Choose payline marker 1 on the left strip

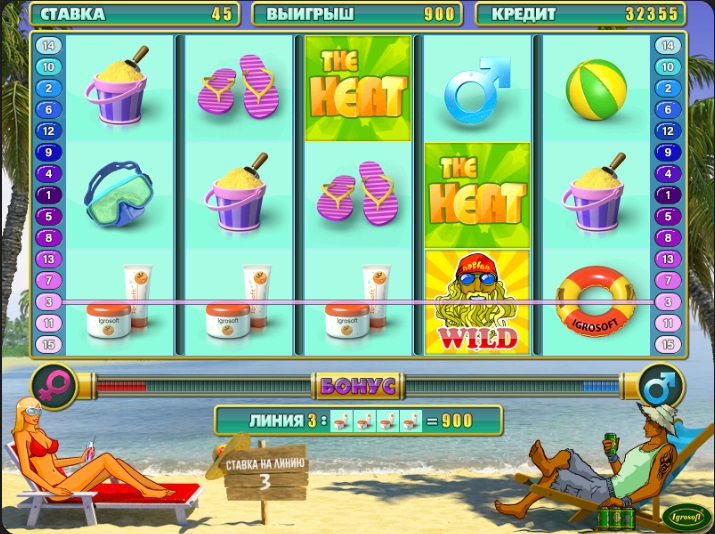pyautogui.click(x=49, y=194)
